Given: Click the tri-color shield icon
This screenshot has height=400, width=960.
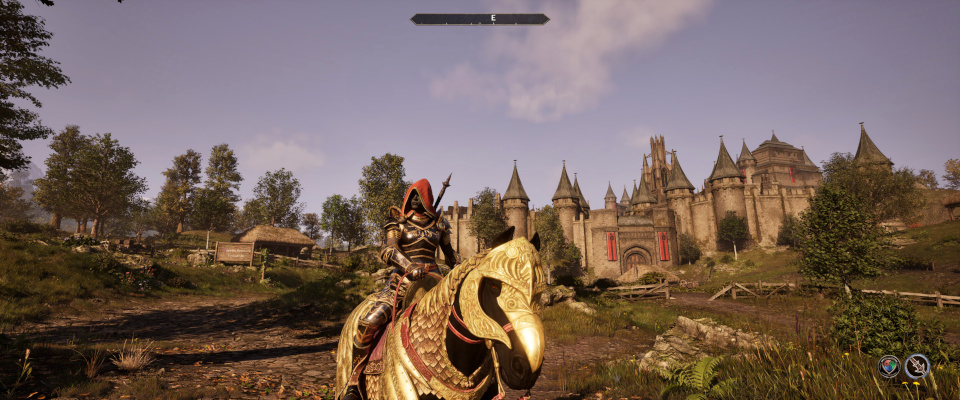Looking at the screenshot, I should (x=888, y=366).
